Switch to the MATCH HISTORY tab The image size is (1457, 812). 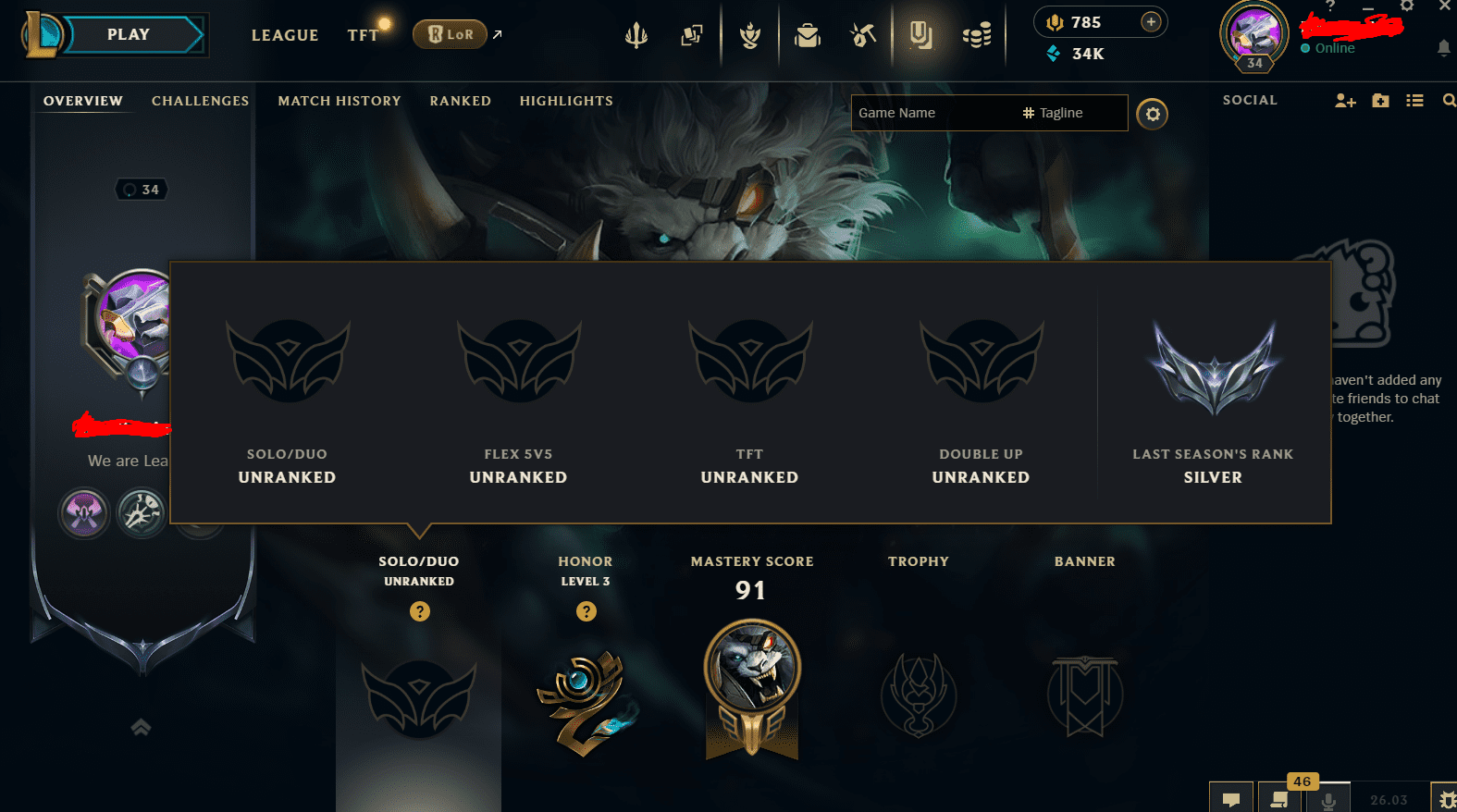click(x=339, y=101)
